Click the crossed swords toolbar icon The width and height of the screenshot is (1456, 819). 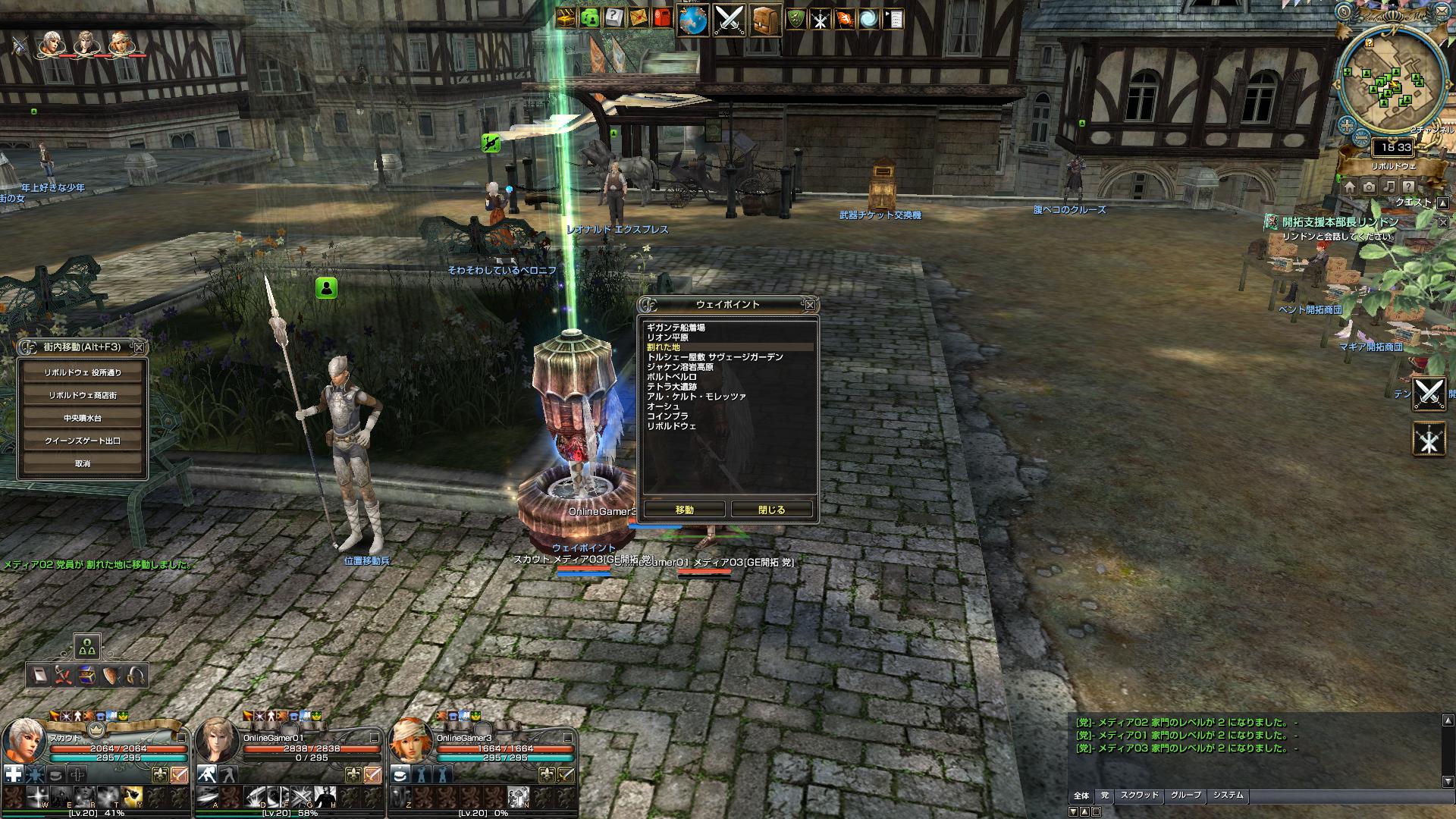(729, 20)
